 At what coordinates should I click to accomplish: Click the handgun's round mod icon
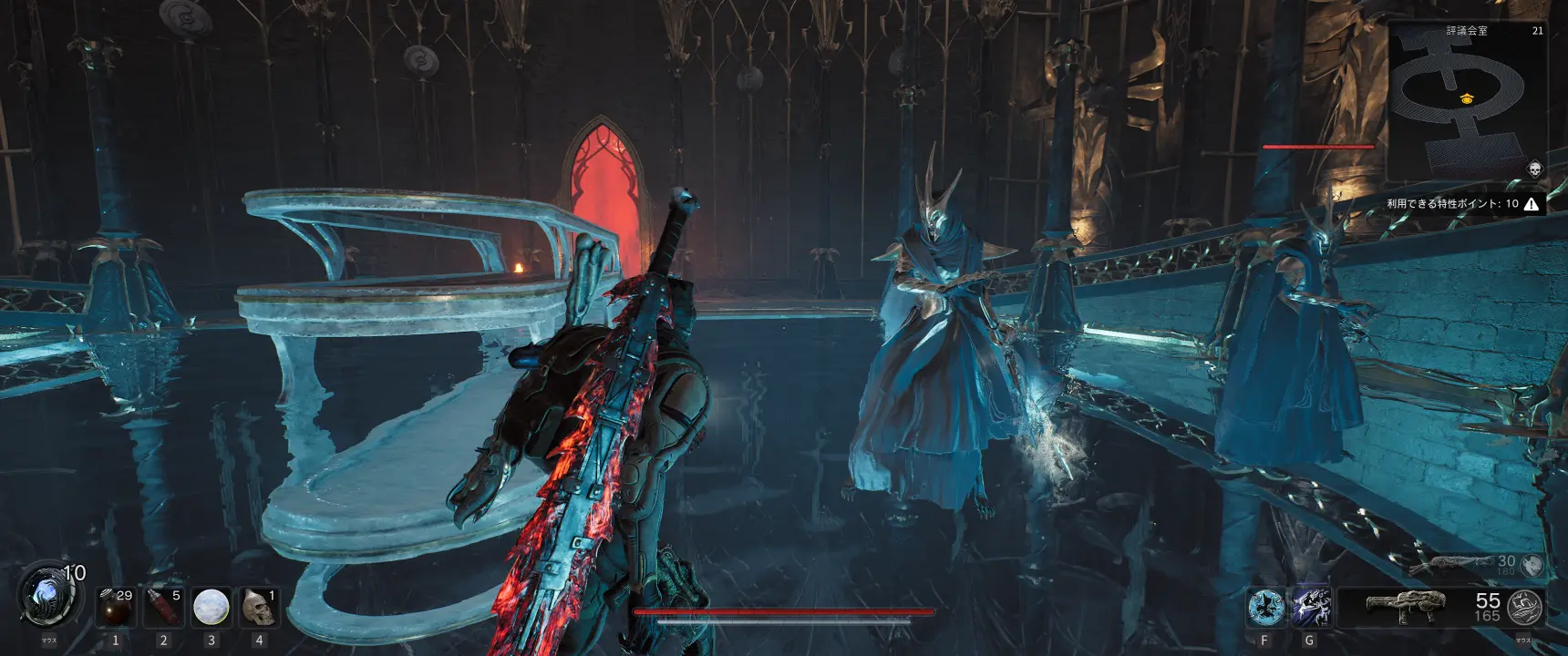1532,565
